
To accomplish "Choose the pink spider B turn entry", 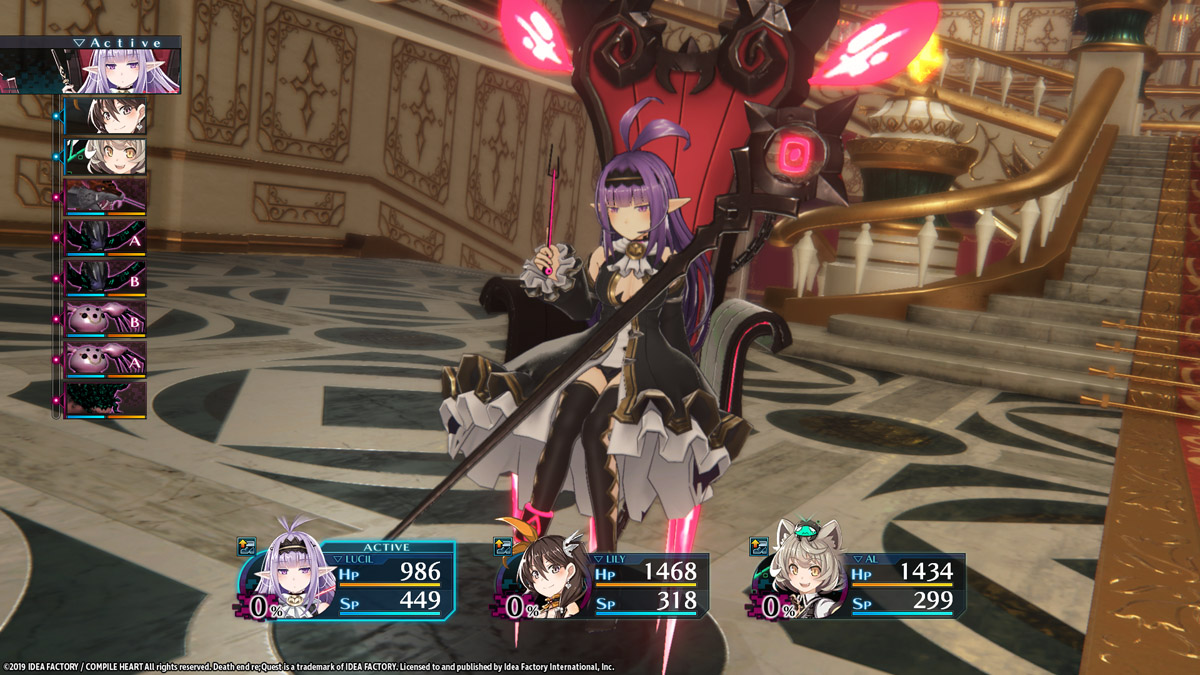I will pyautogui.click(x=106, y=318).
